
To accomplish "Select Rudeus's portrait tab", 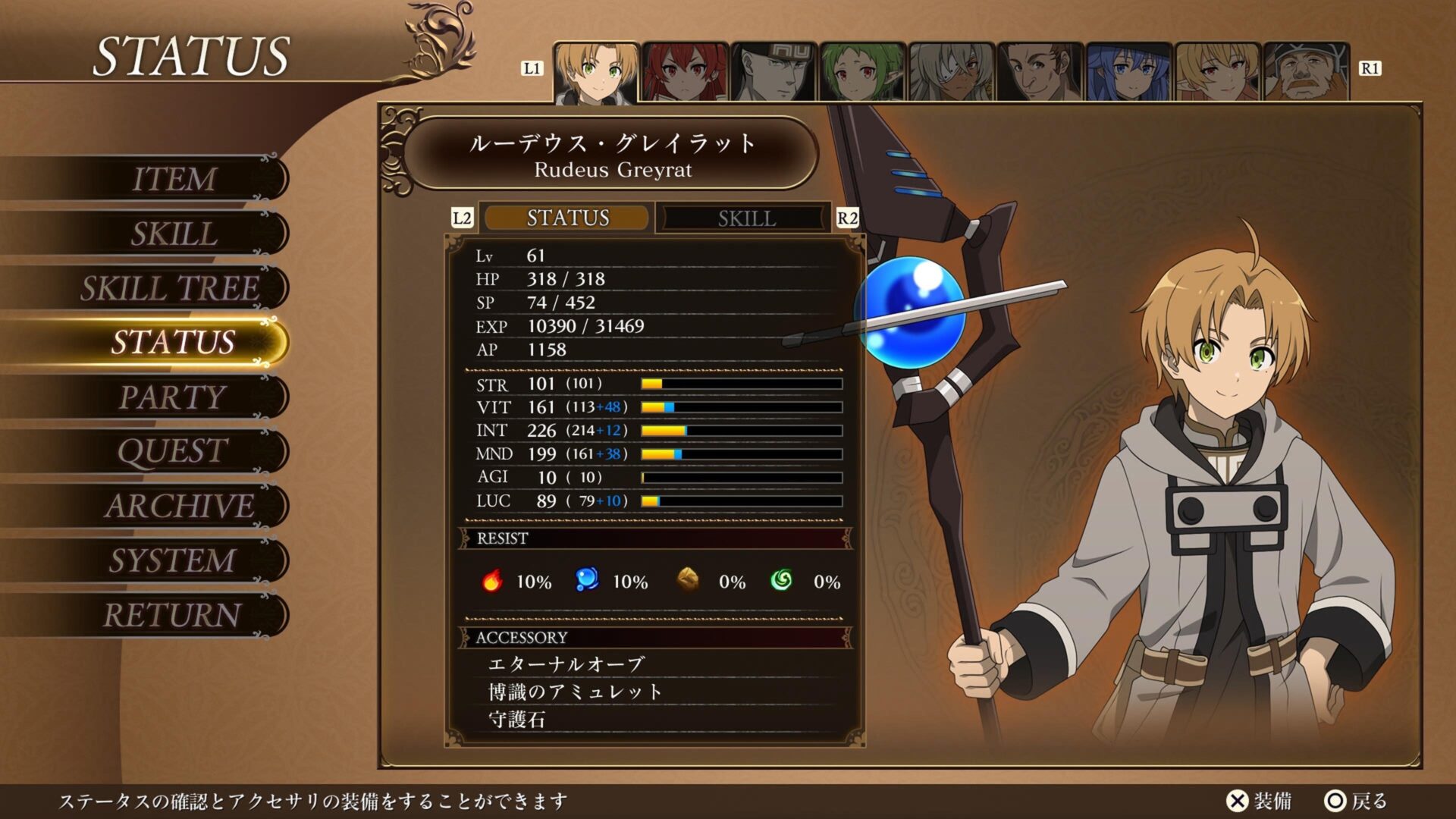I will coord(596,73).
